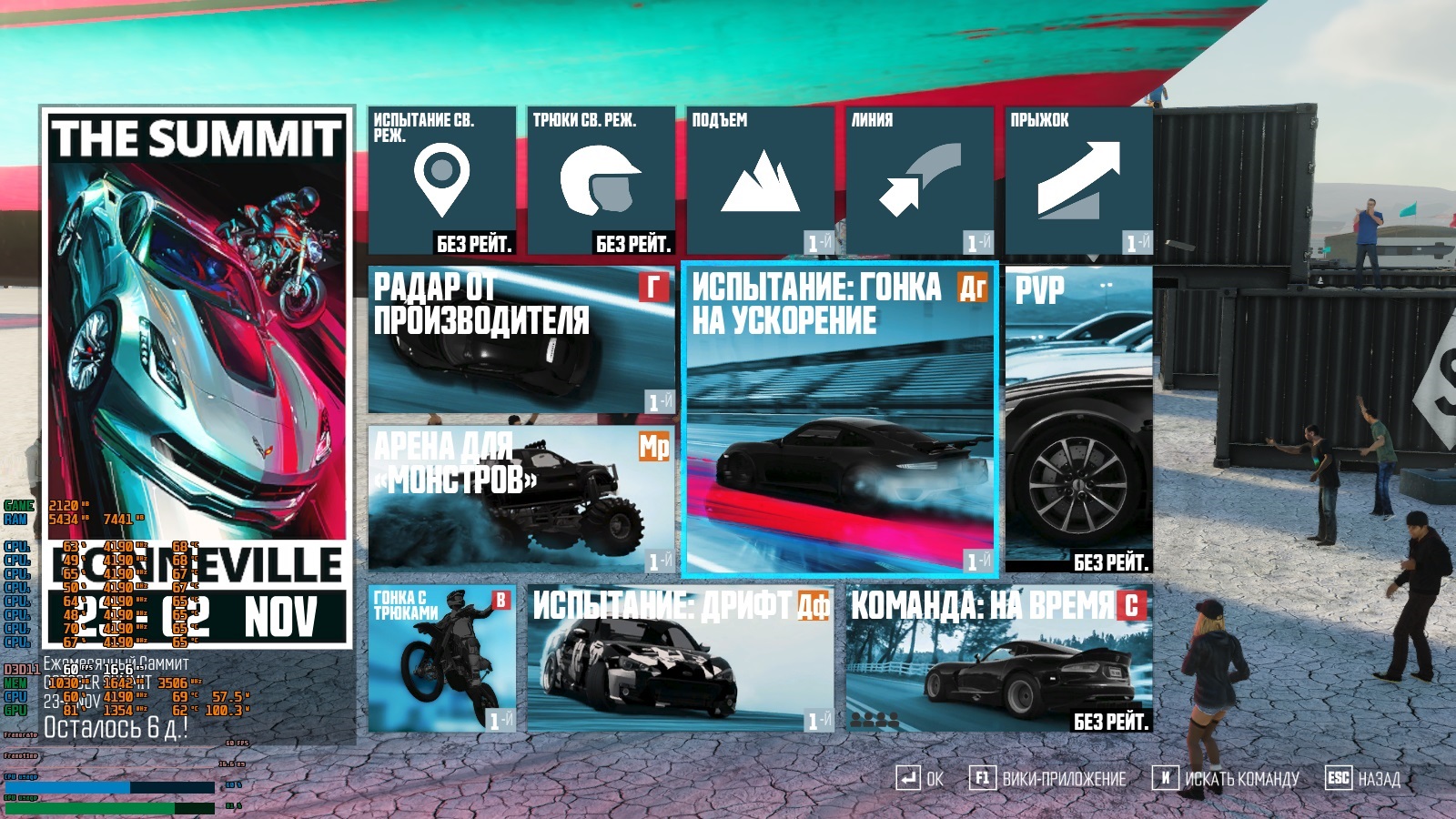Viewport: 1456px width, 819px height.
Task: Choose the ТРЮКИ СВ. РЕЖ. helmet tile
Action: [601, 181]
